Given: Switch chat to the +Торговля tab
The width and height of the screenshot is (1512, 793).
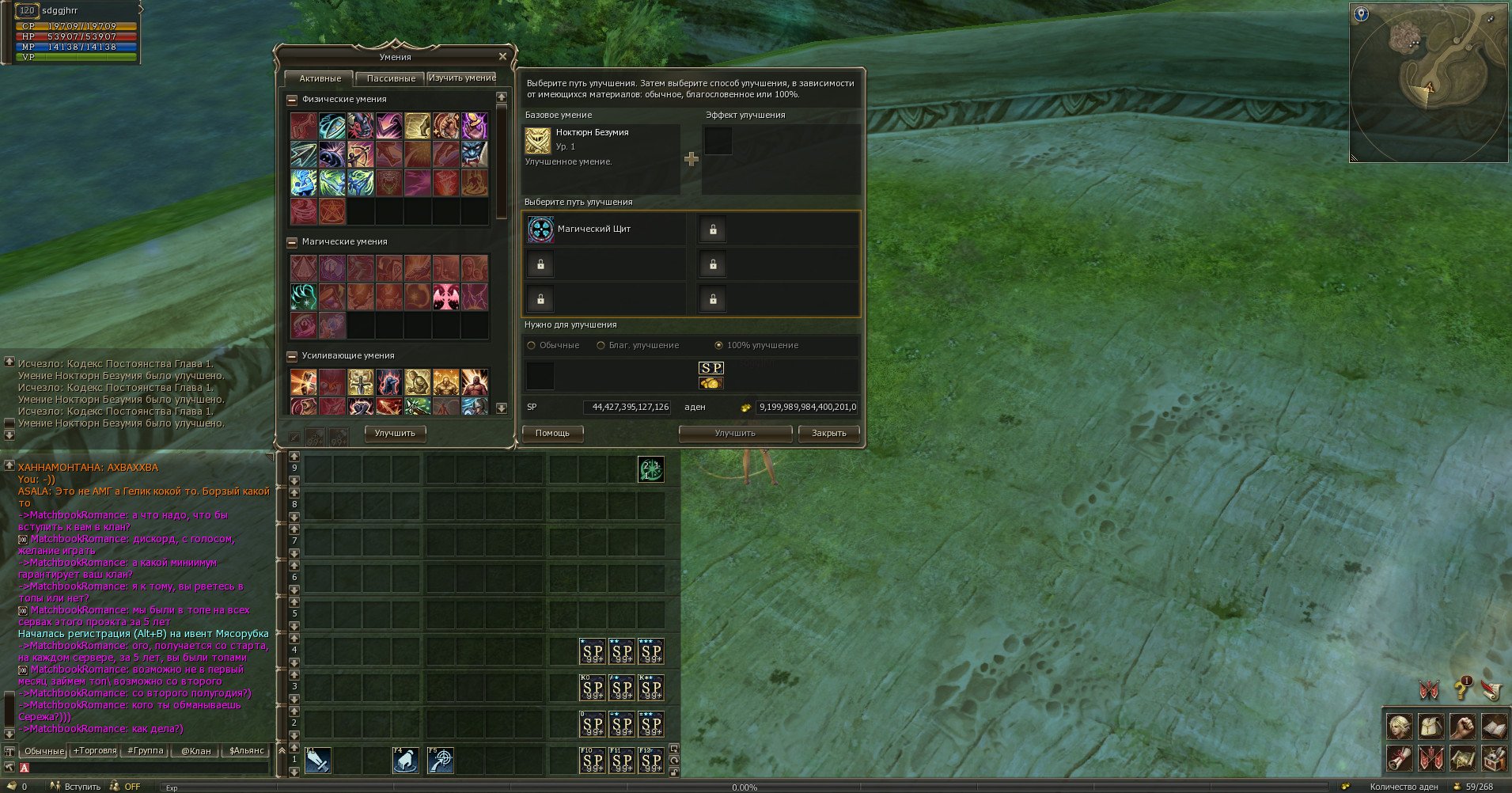Looking at the screenshot, I should coord(95,751).
